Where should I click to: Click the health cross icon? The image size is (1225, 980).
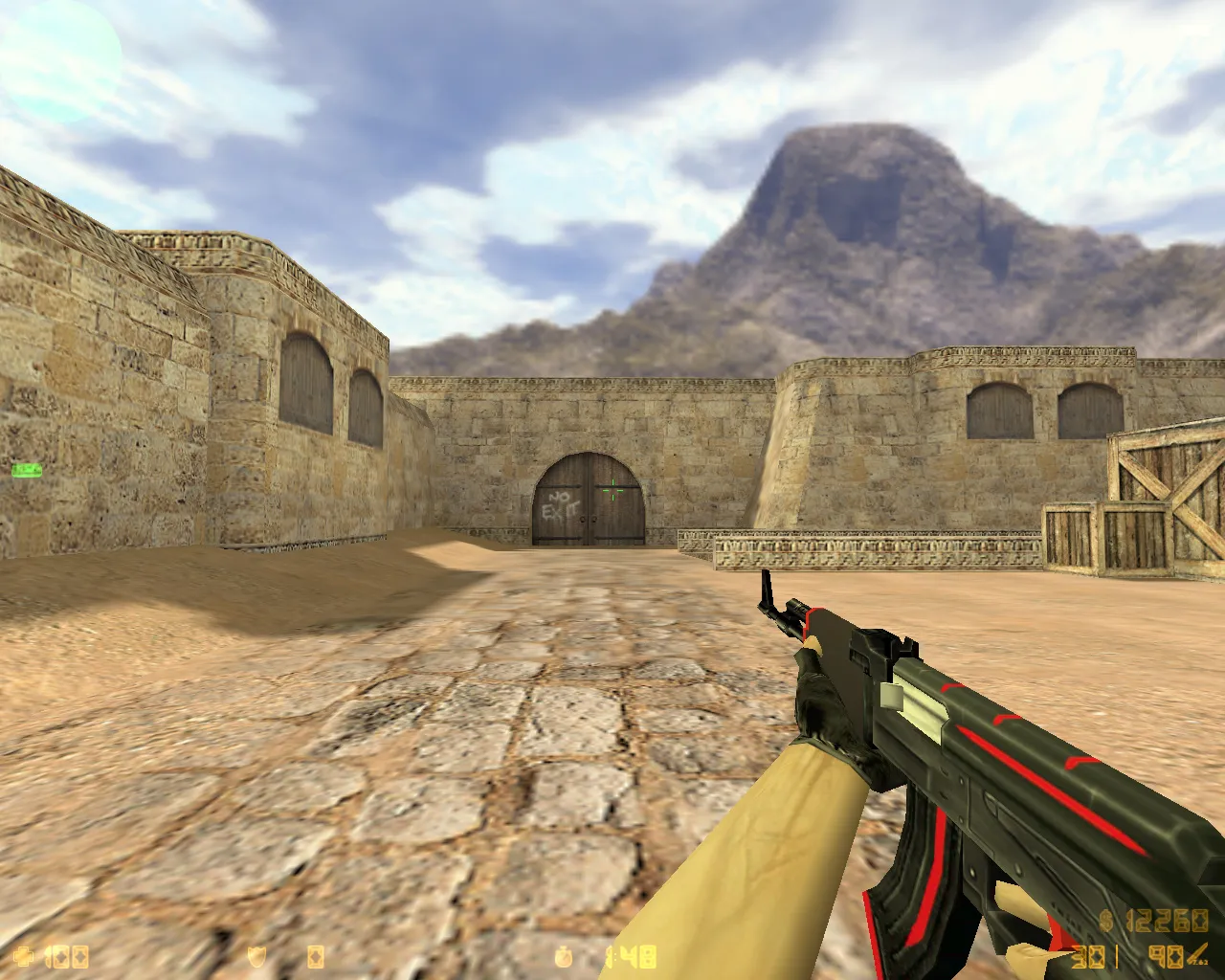24,956
